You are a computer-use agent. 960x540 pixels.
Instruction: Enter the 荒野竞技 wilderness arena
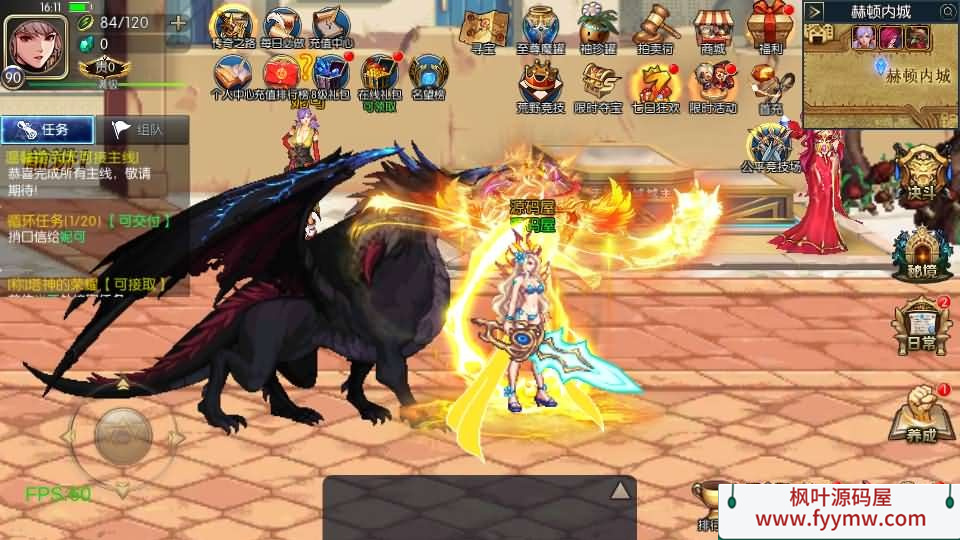tap(540, 86)
